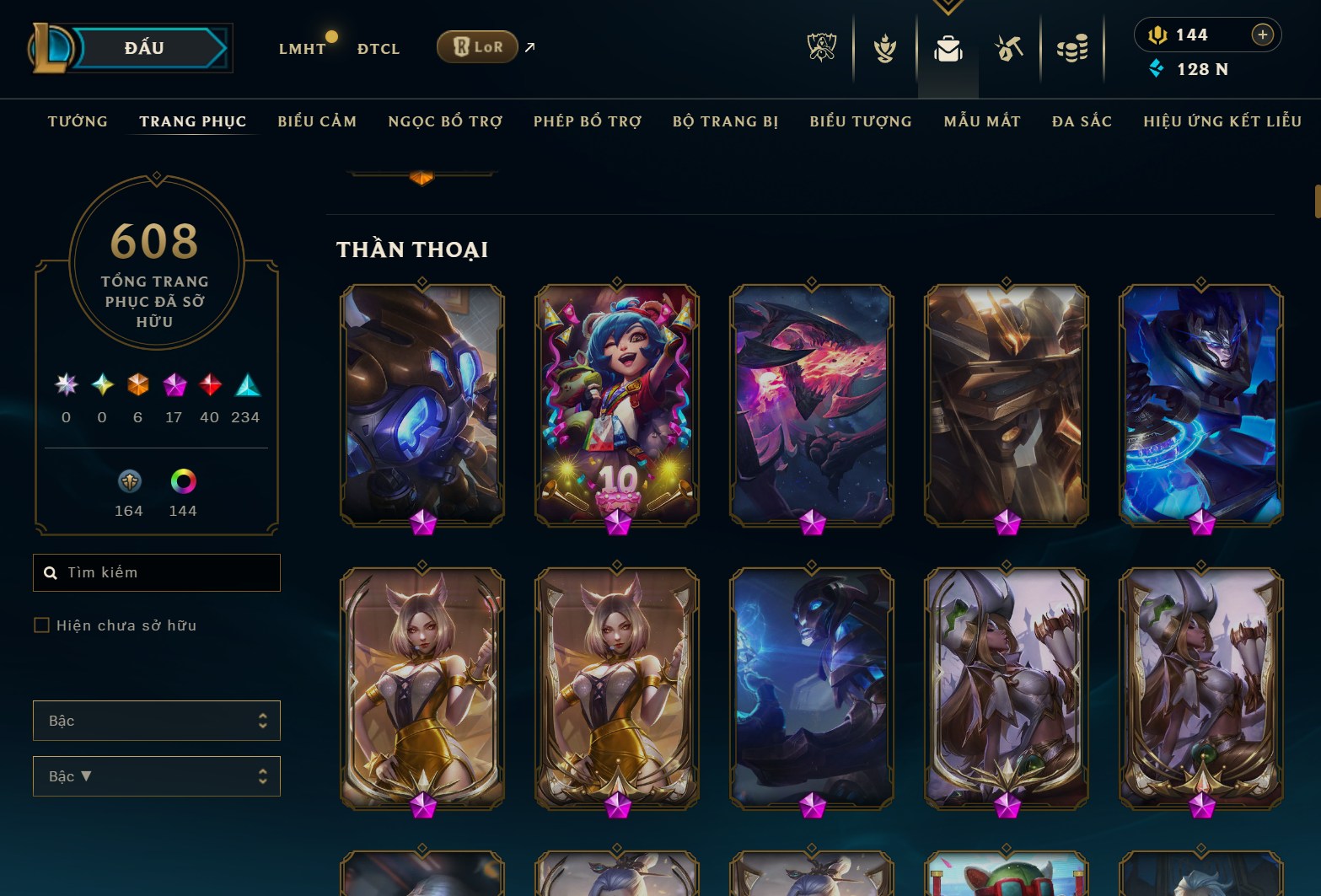Expand the ĐTCL menu item

click(377, 48)
